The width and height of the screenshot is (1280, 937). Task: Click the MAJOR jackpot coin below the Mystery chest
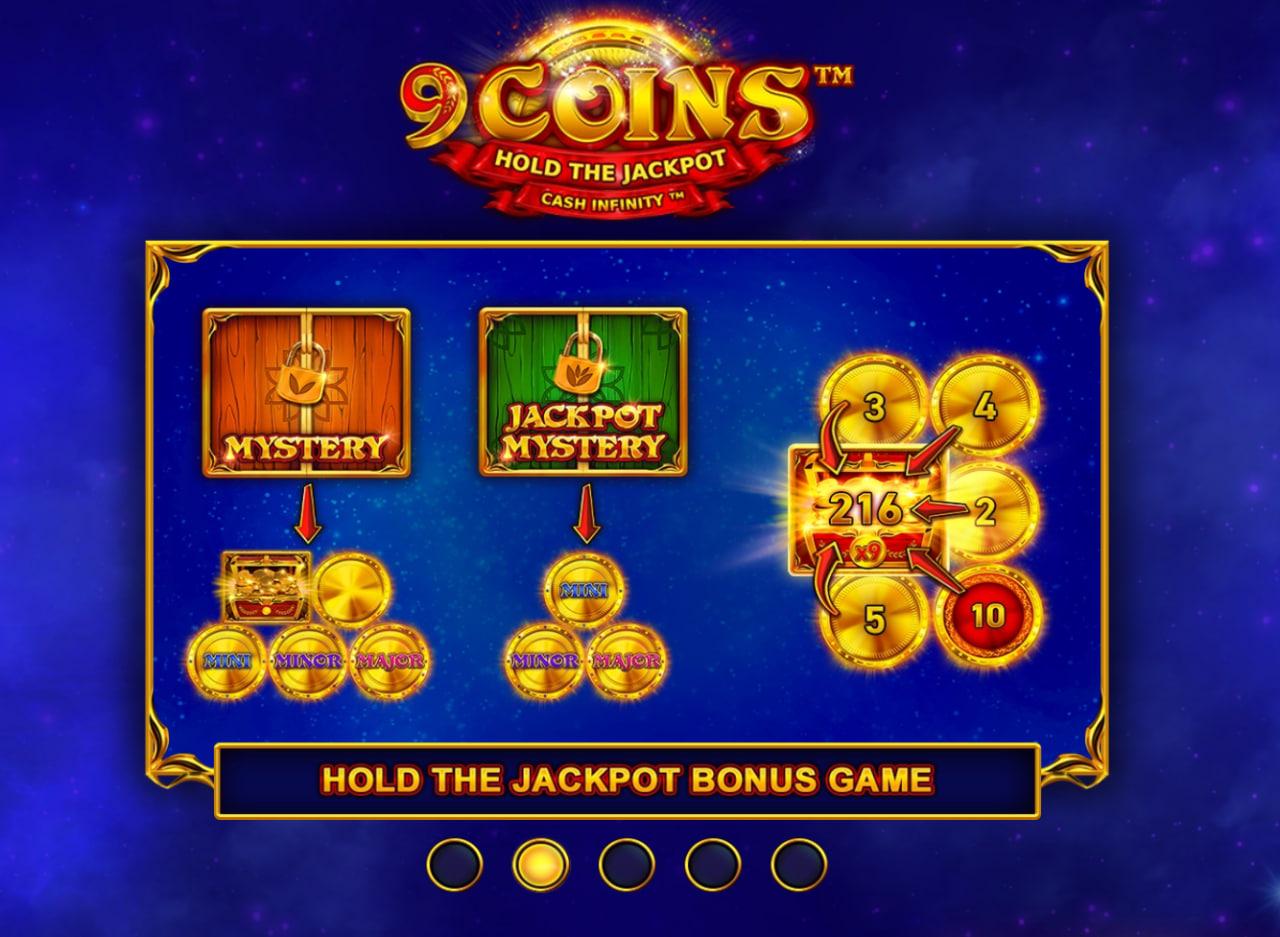click(x=390, y=660)
